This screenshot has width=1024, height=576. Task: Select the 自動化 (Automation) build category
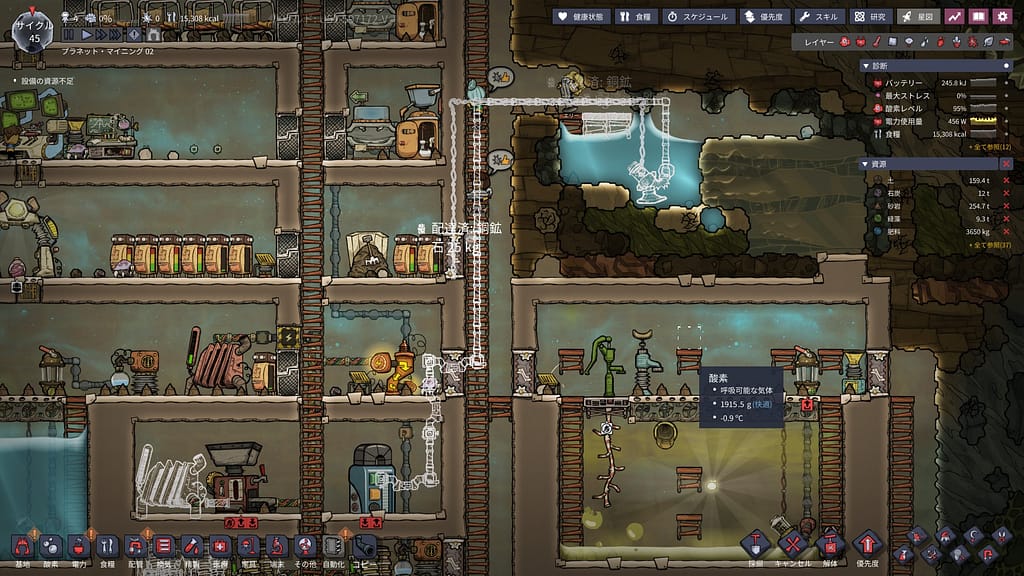[x=335, y=547]
